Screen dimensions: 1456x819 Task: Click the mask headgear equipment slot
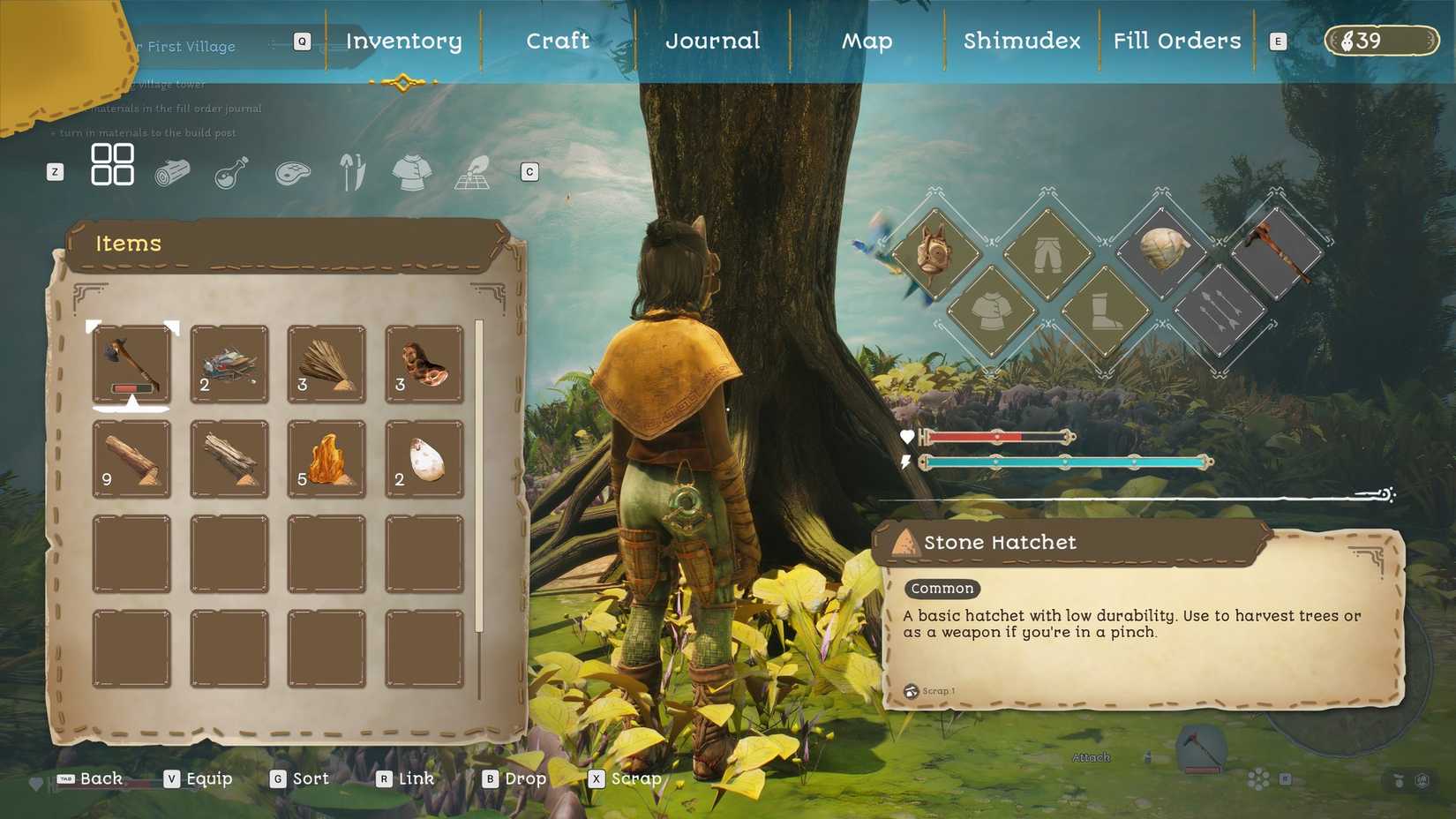(x=937, y=254)
